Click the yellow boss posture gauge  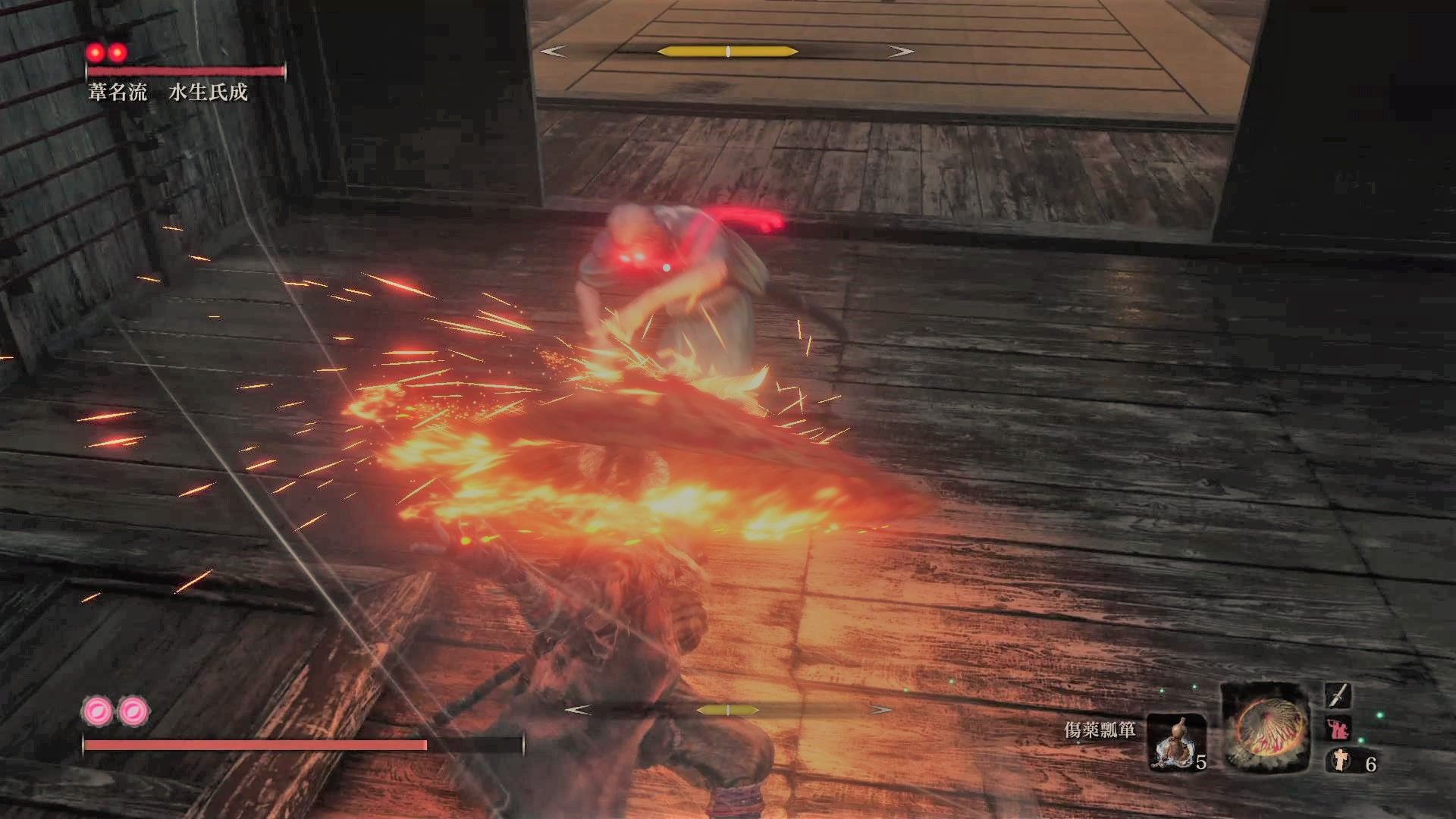pos(726,49)
